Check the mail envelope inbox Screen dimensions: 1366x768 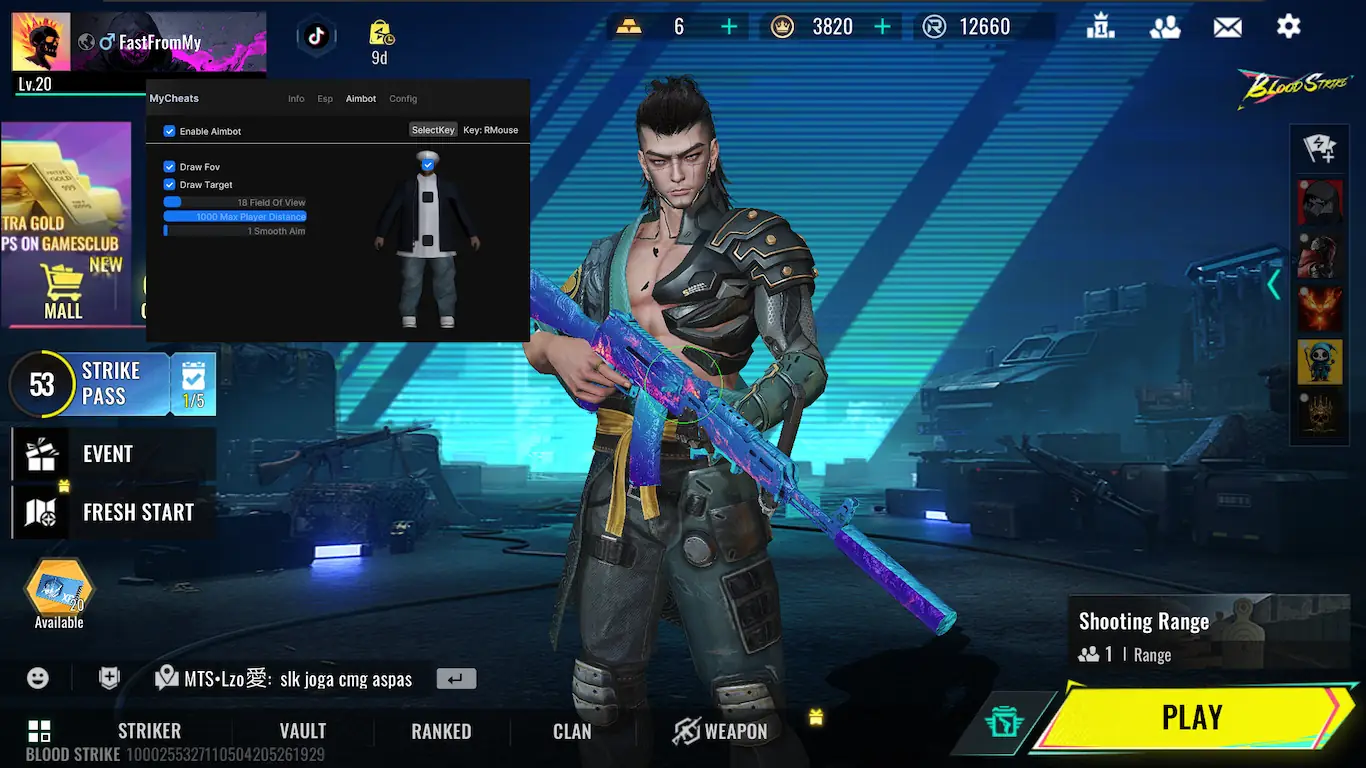pyautogui.click(x=1227, y=27)
